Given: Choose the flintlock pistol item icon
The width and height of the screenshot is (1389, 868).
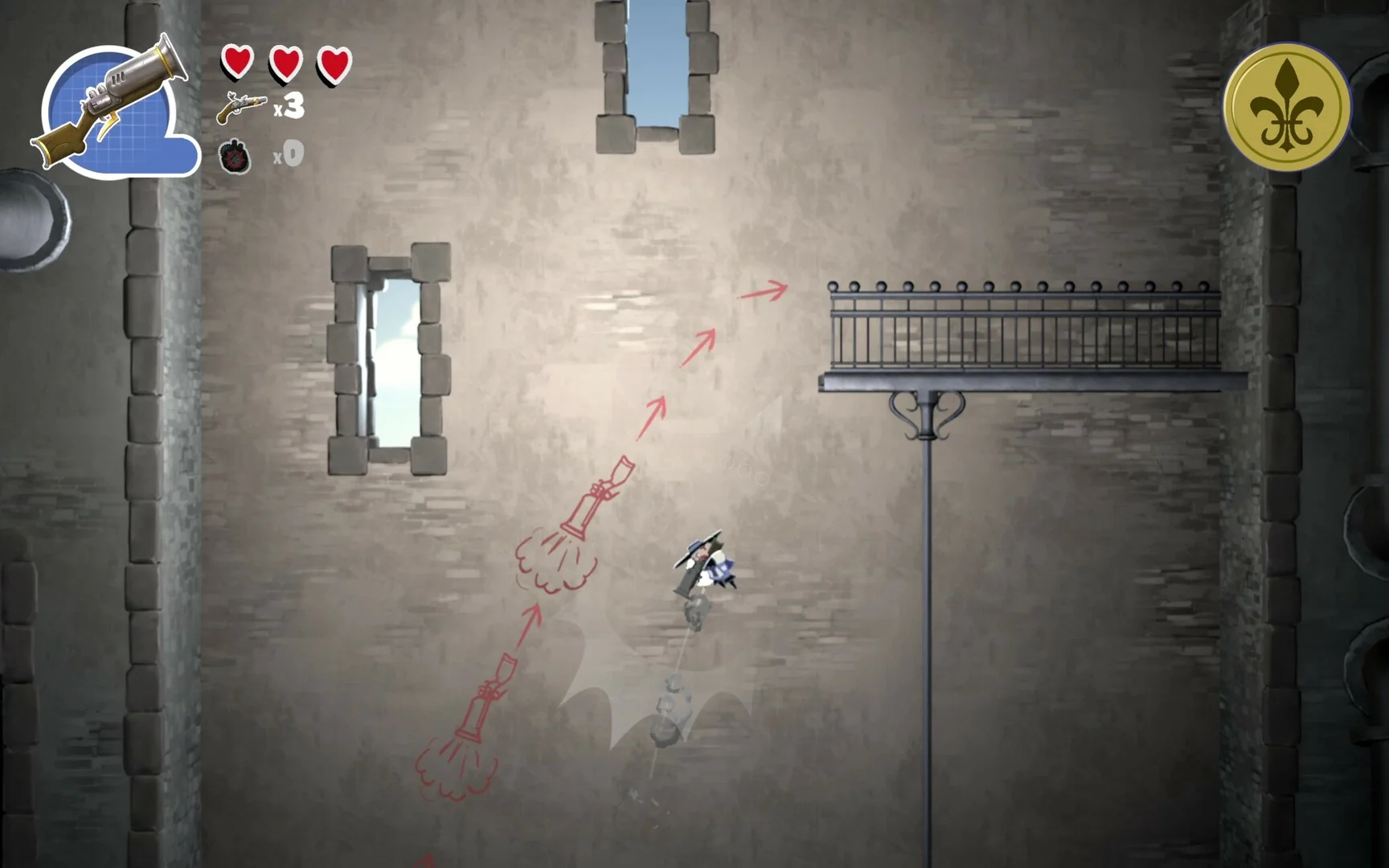Looking at the screenshot, I should [241, 106].
